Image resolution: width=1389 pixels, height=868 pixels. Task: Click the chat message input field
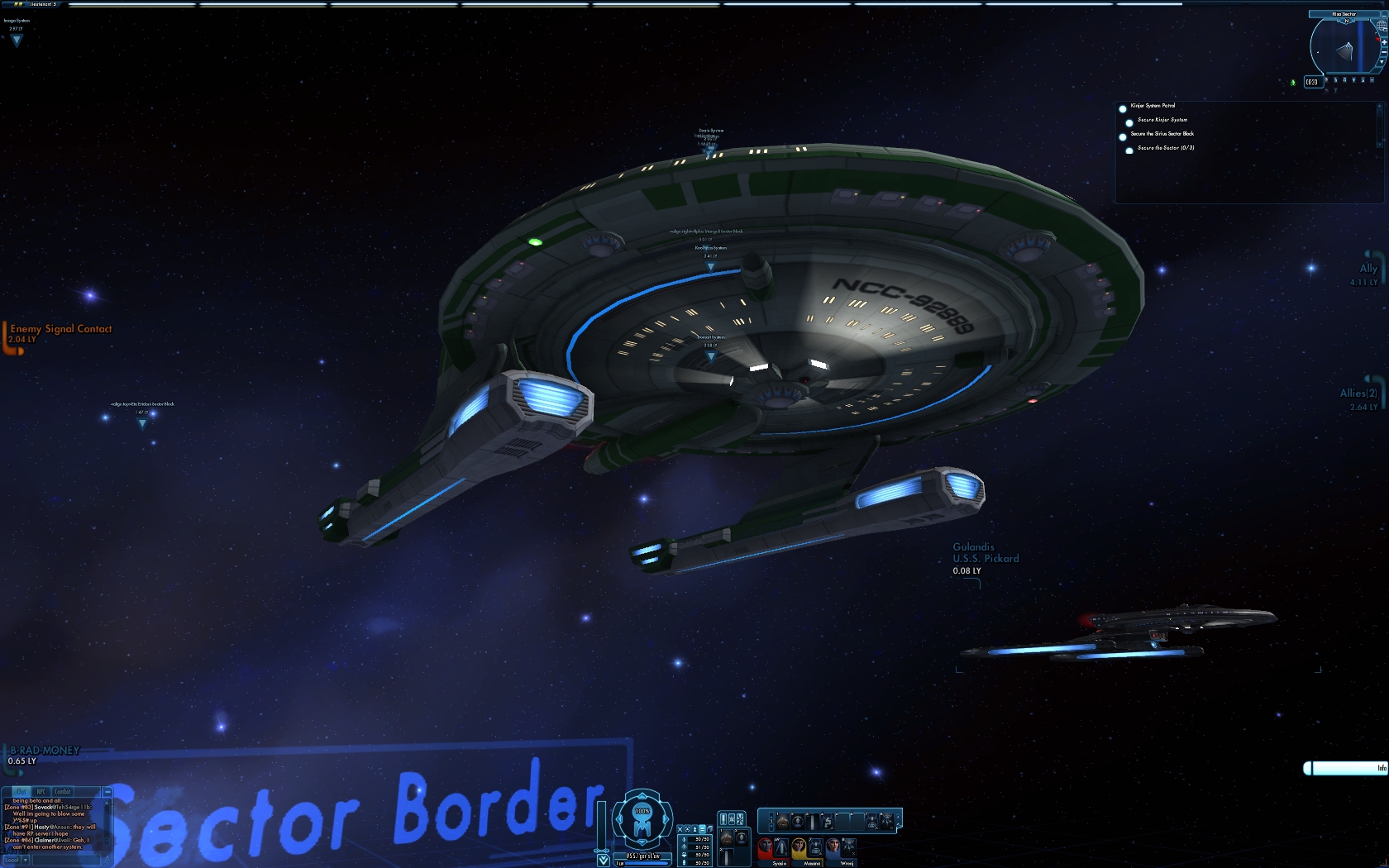pyautogui.click(x=66, y=860)
